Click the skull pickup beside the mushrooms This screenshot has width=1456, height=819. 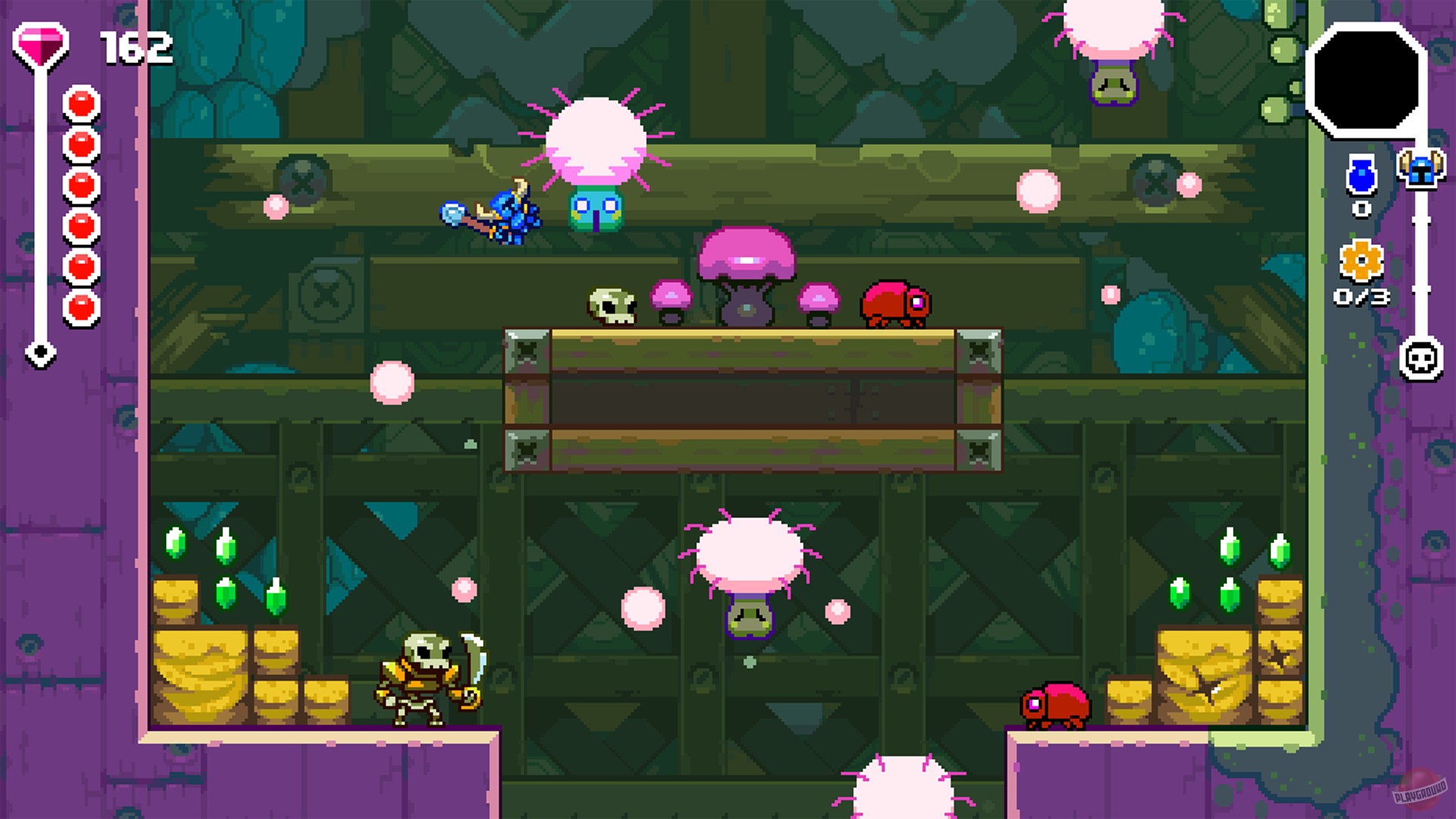tap(611, 303)
